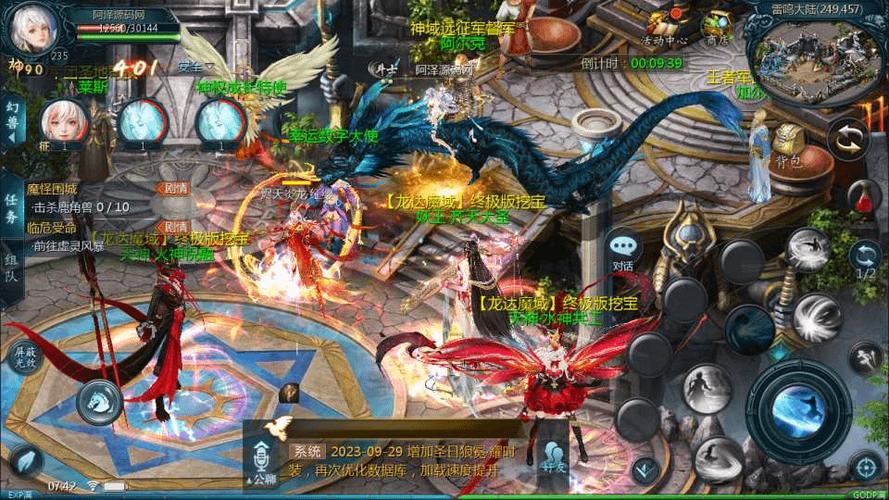
Task: Click the circular swap arrows button
Action: (x=850, y=139)
